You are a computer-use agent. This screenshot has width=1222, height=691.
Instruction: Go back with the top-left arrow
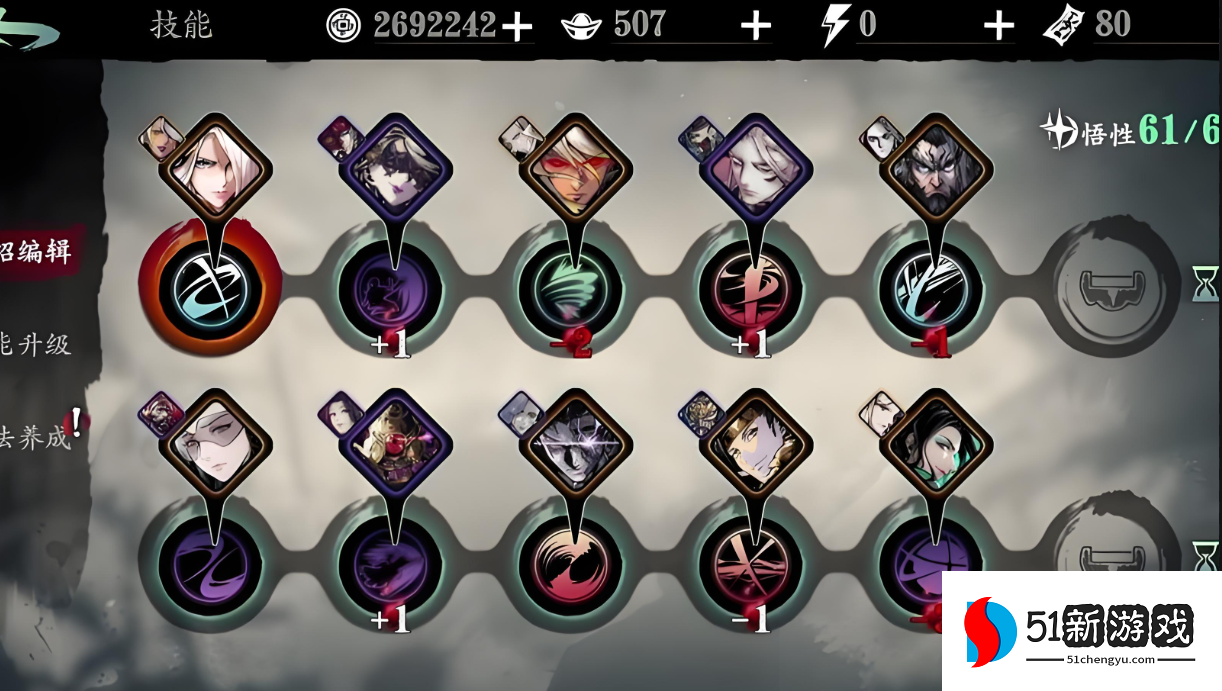click(x=30, y=28)
